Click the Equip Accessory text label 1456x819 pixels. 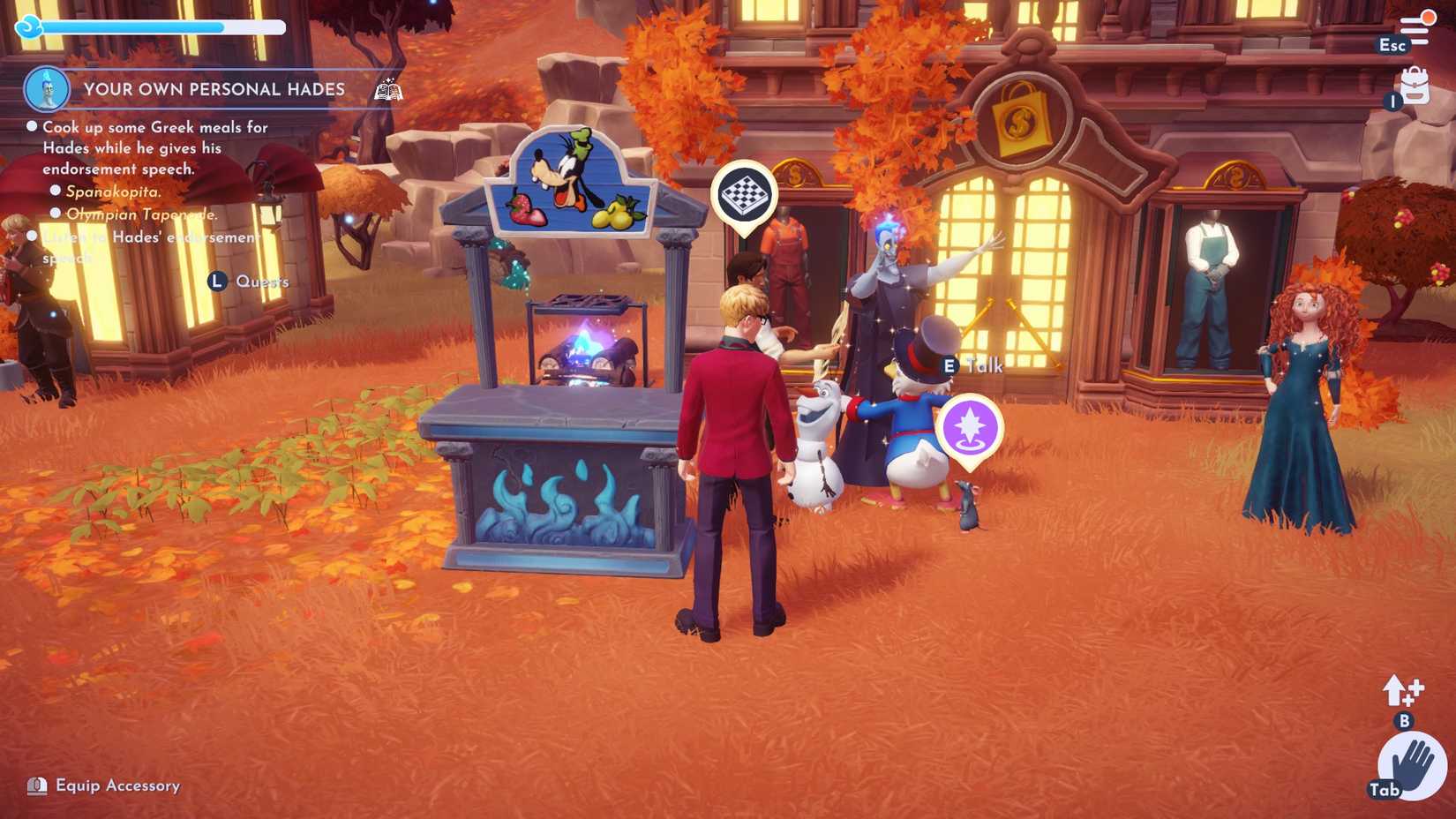click(116, 785)
